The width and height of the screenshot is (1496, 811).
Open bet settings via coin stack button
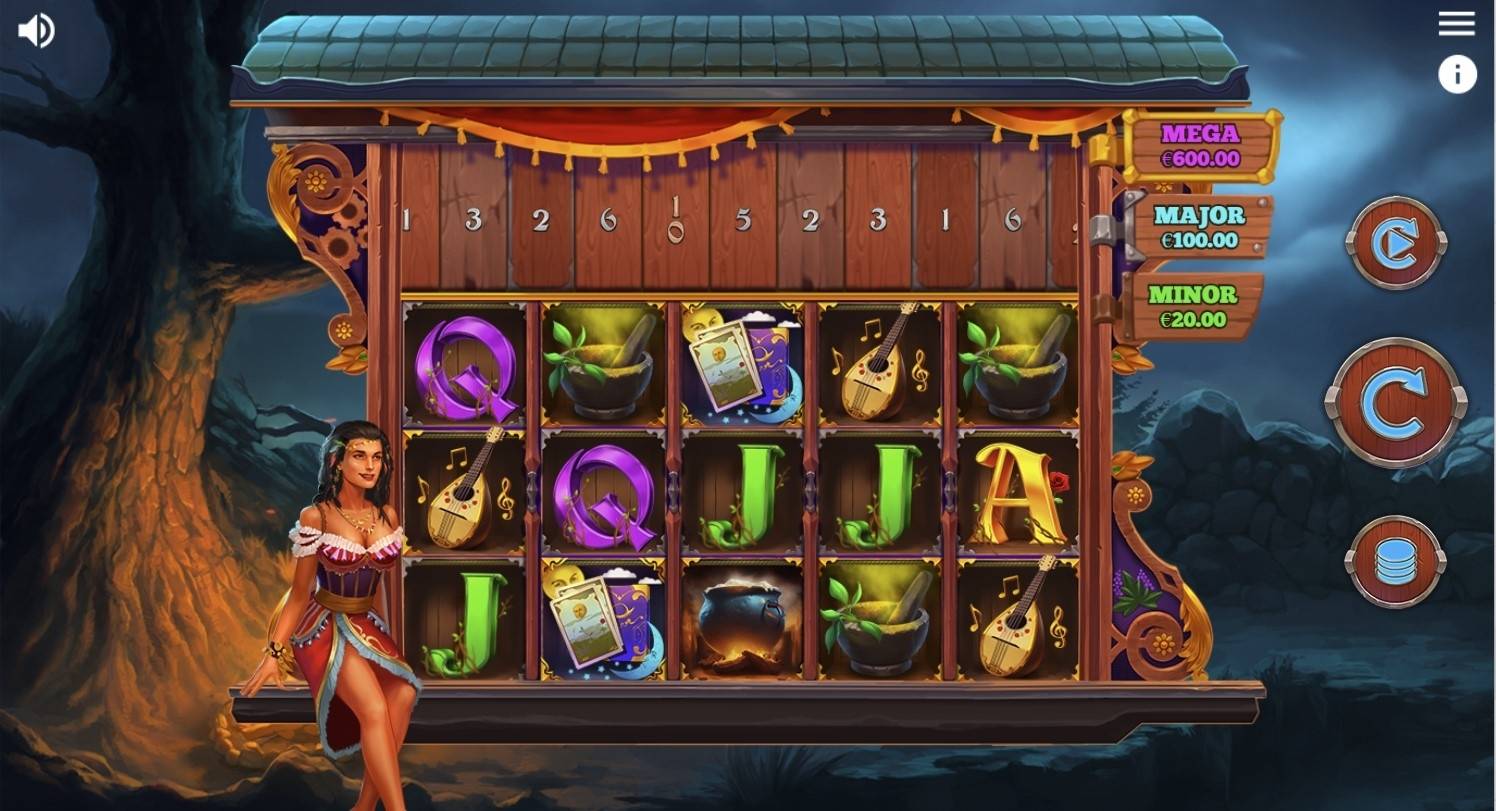[1395, 561]
